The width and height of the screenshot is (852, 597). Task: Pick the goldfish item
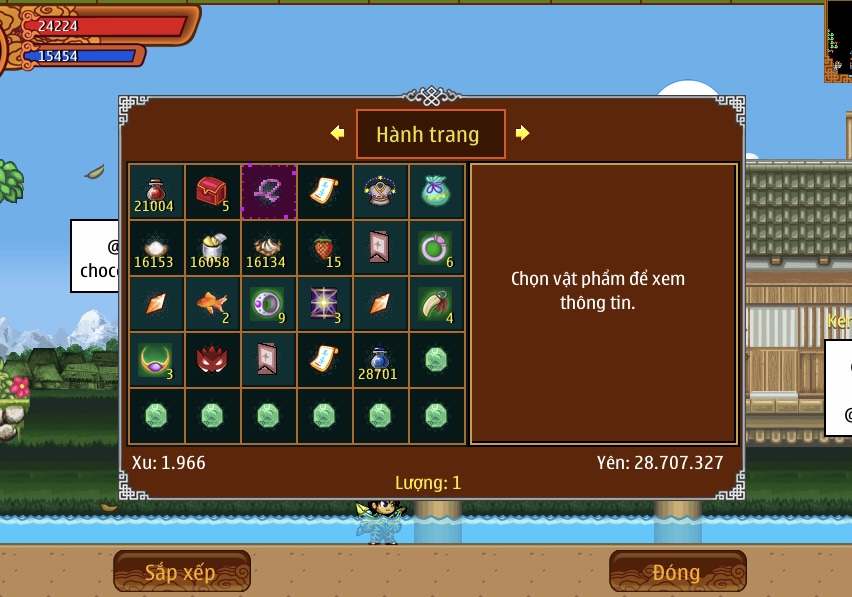[212, 304]
